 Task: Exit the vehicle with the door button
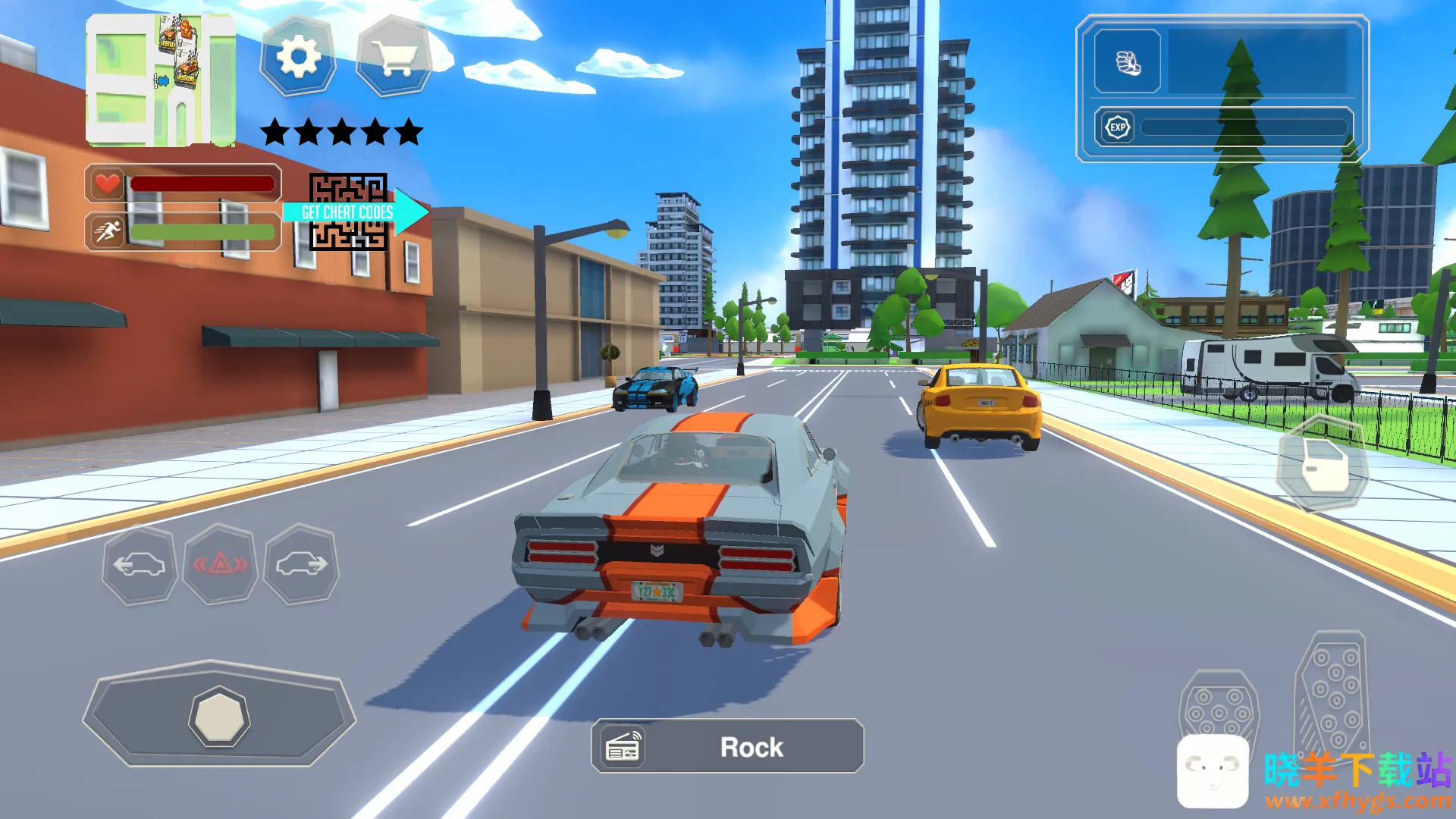[x=1323, y=465]
